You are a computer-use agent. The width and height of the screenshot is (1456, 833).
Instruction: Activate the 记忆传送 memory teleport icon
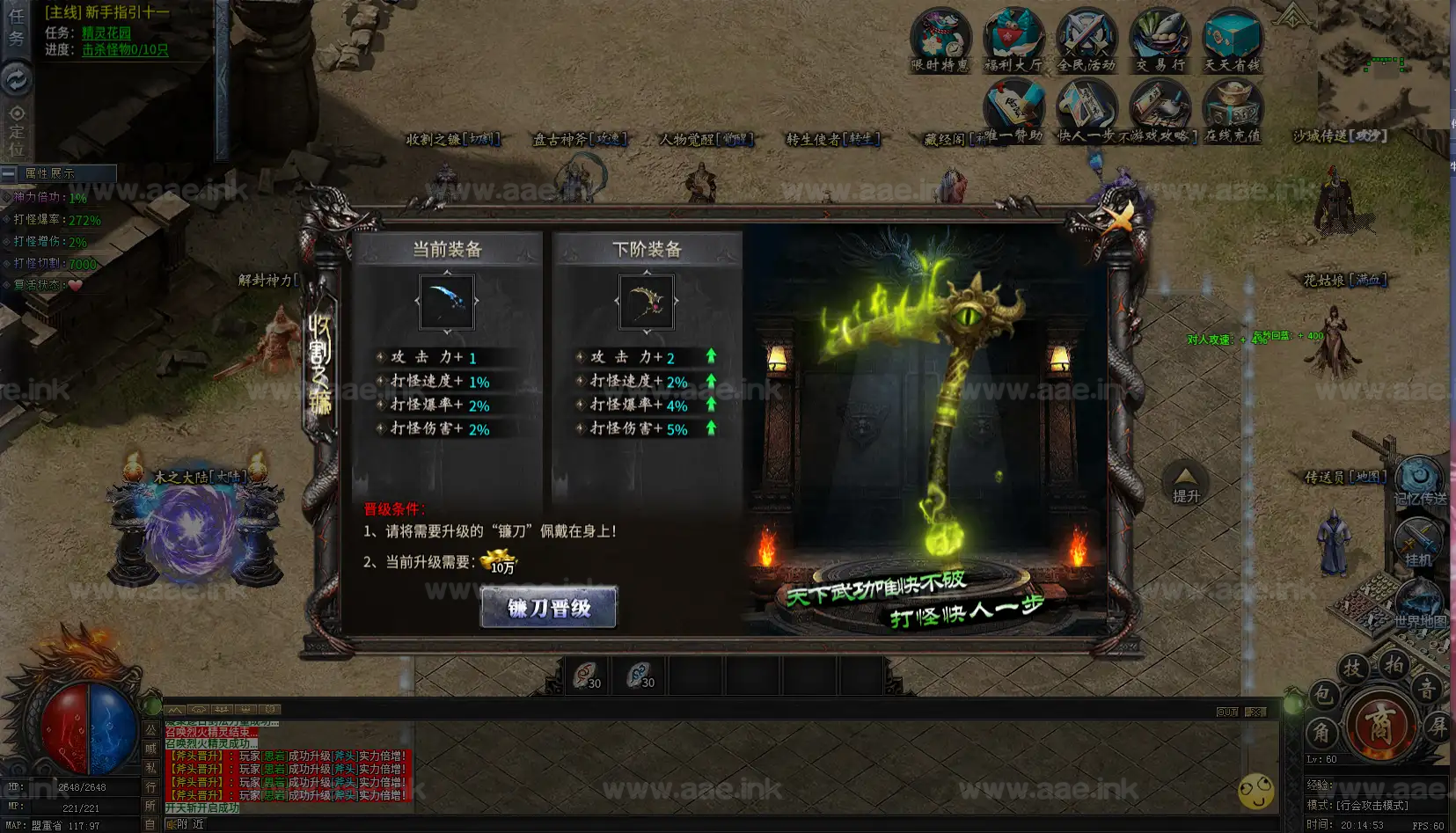1418,480
